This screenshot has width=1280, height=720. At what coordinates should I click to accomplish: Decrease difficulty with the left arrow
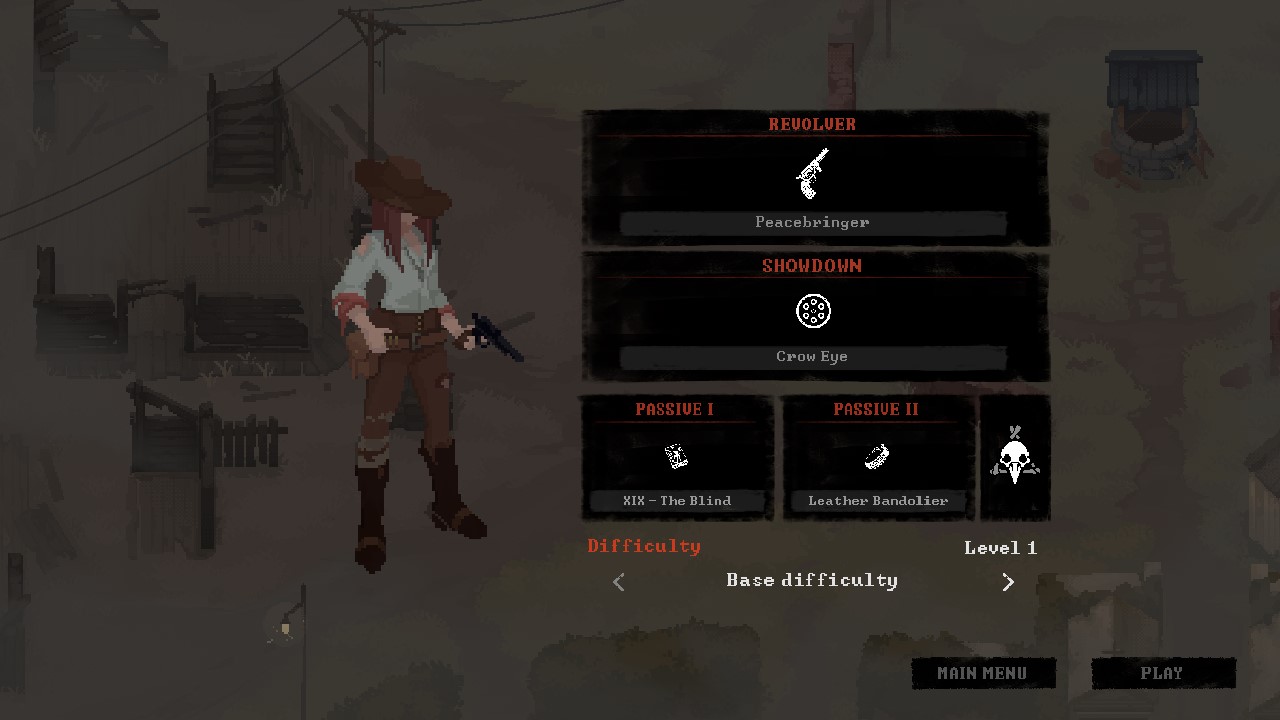click(618, 581)
